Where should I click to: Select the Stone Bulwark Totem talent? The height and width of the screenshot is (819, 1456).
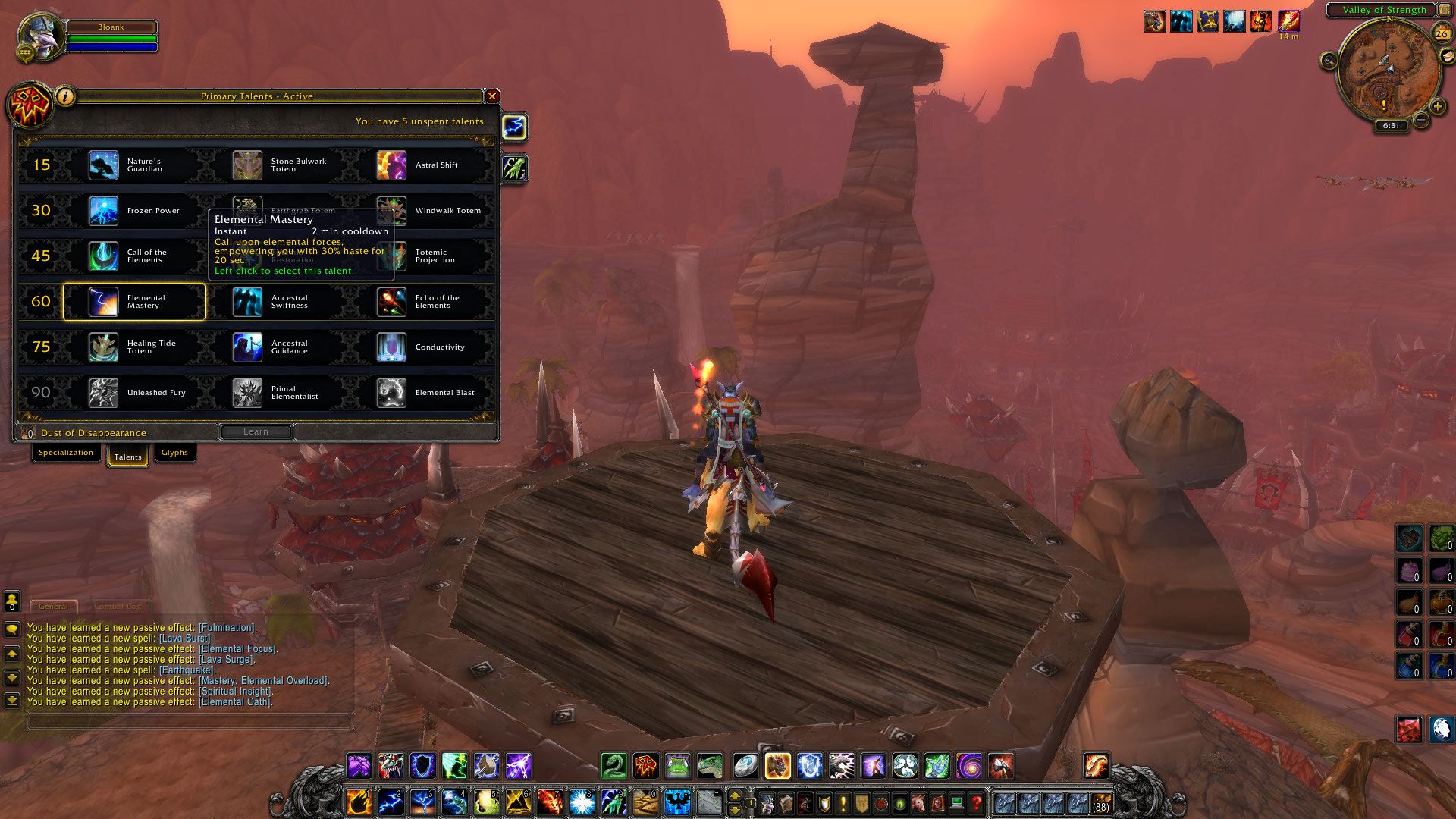(278, 165)
